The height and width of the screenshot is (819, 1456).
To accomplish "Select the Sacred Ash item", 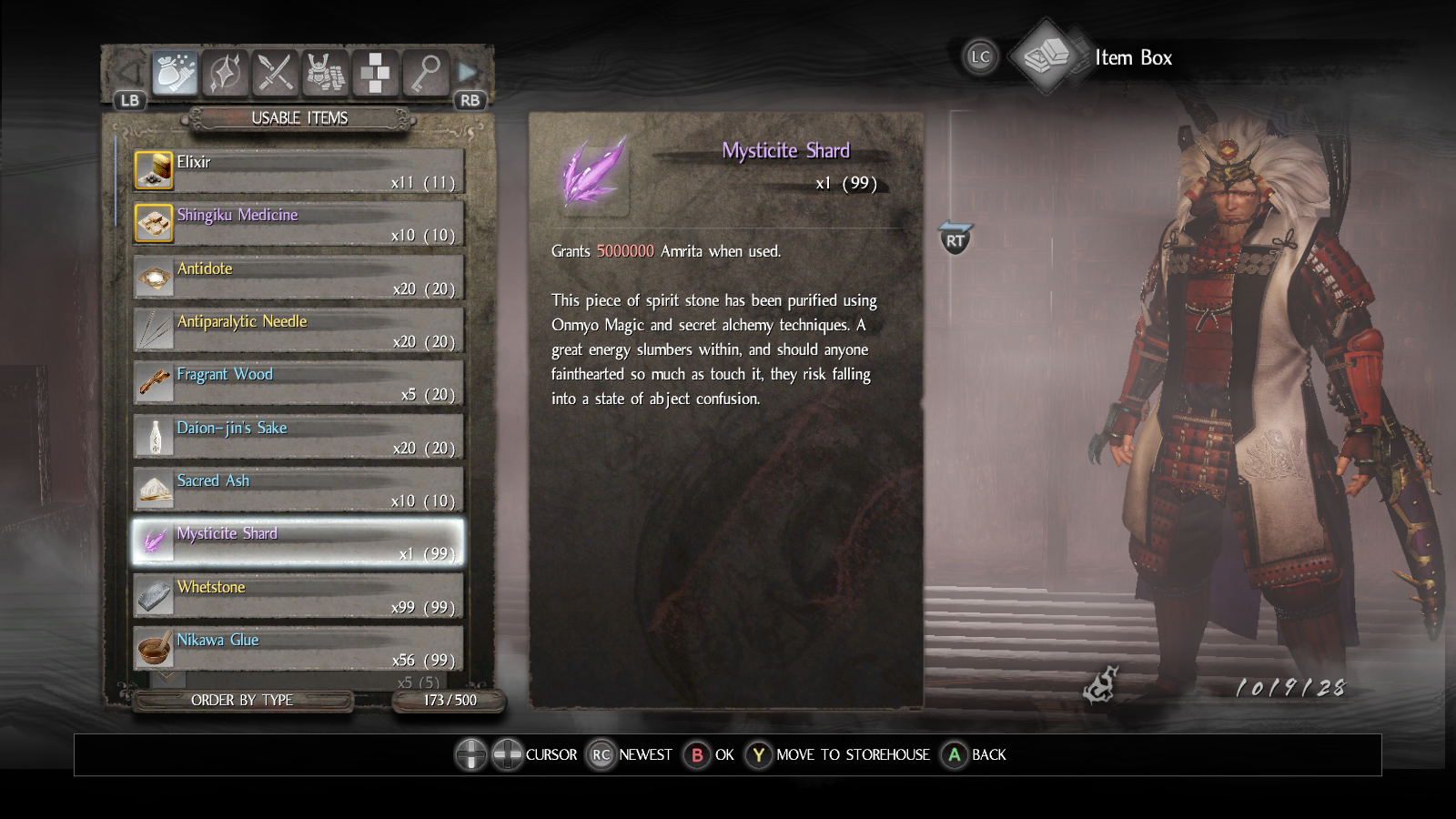I will [298, 490].
